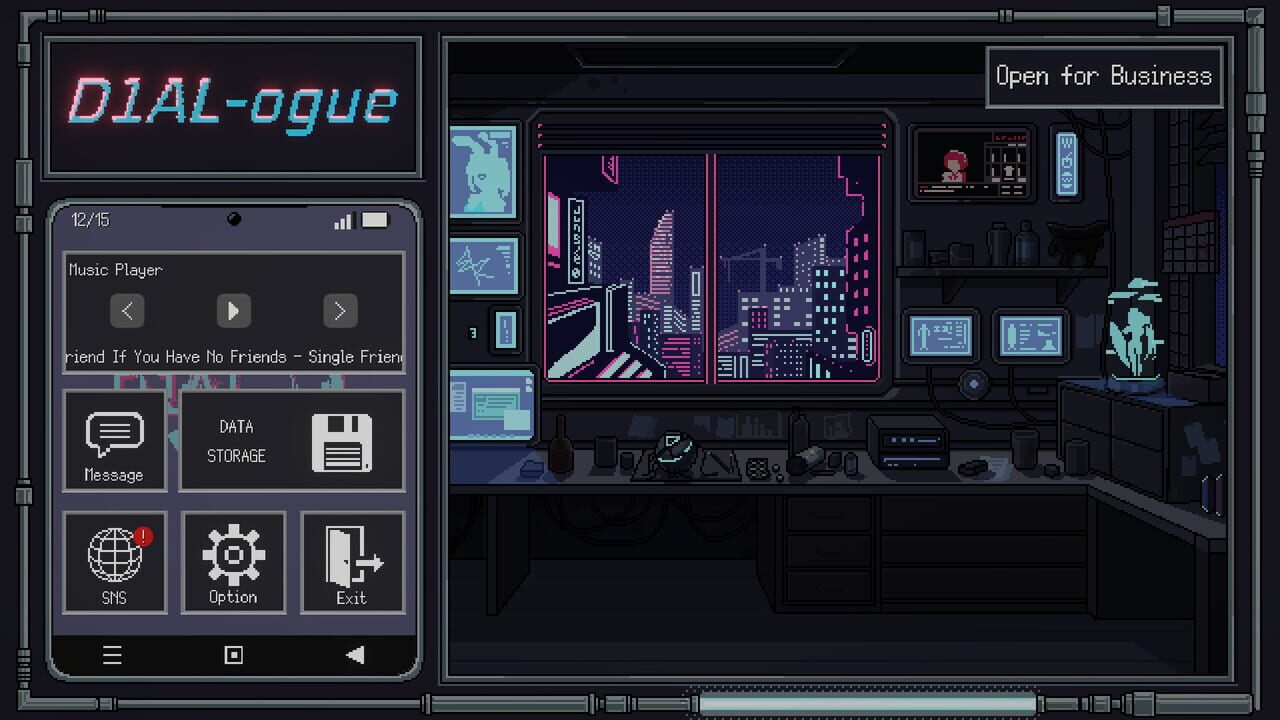This screenshot has width=1280, height=720.
Task: Click the Open for Business sign
Action: pos(1104,76)
